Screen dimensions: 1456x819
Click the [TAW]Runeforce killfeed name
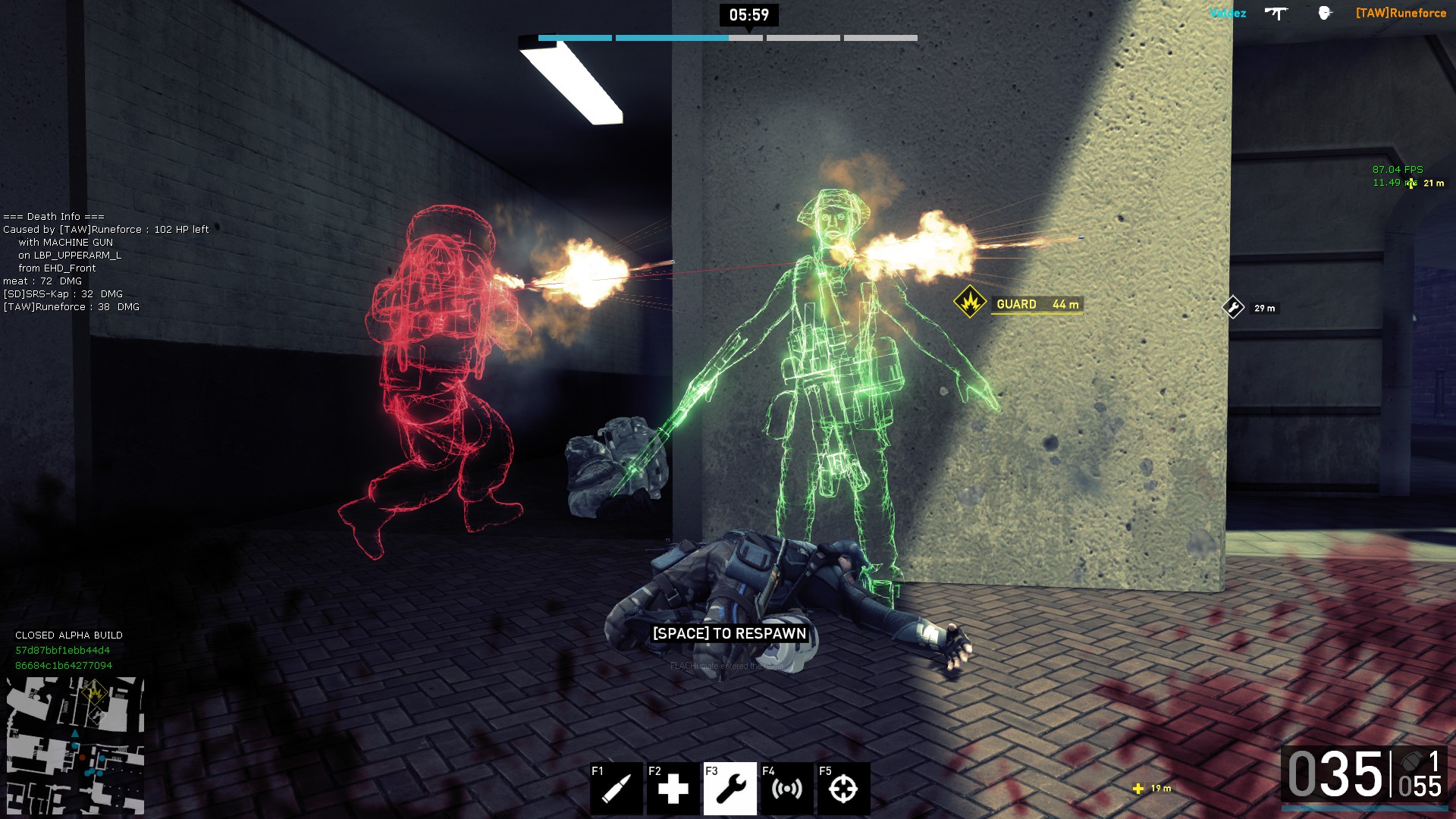(x=1401, y=13)
